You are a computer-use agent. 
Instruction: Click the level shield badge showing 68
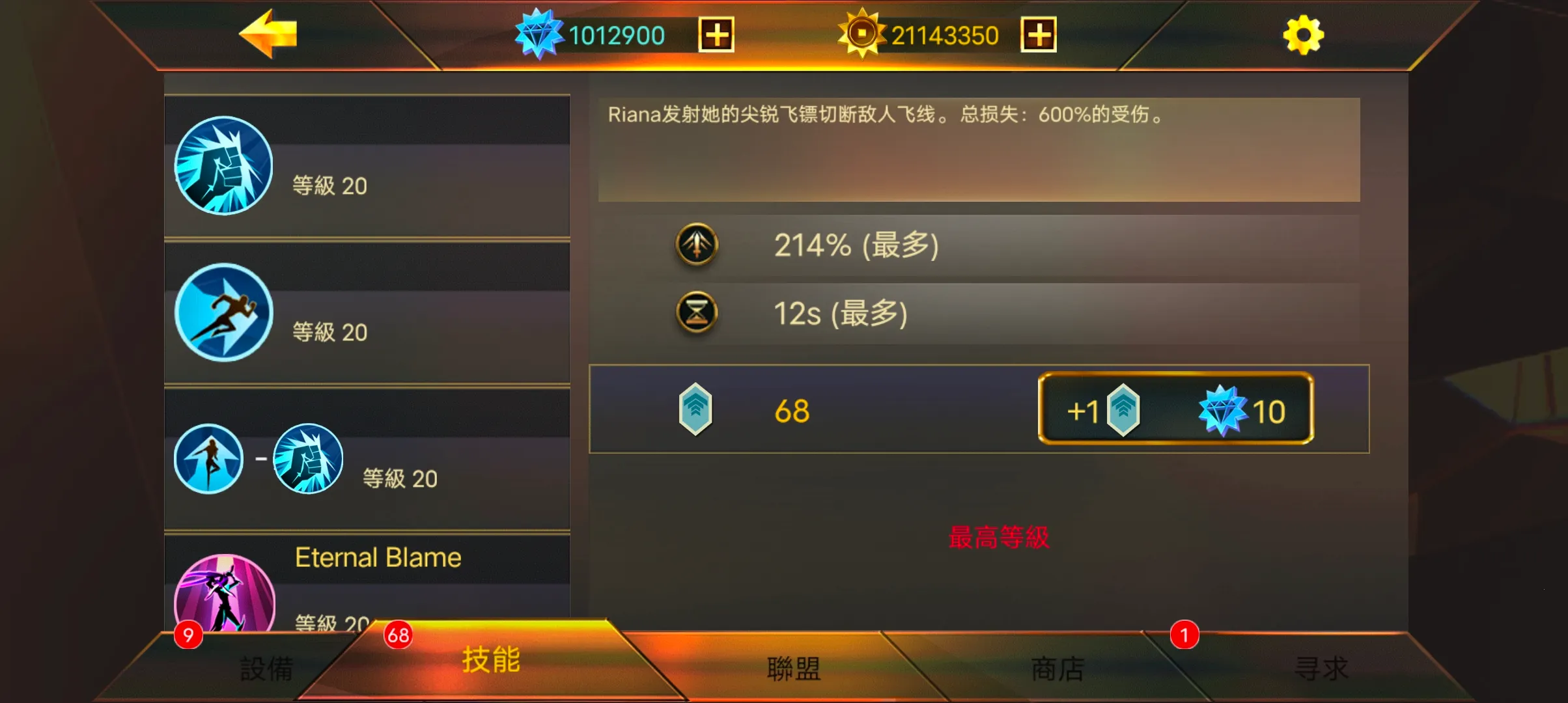click(697, 410)
